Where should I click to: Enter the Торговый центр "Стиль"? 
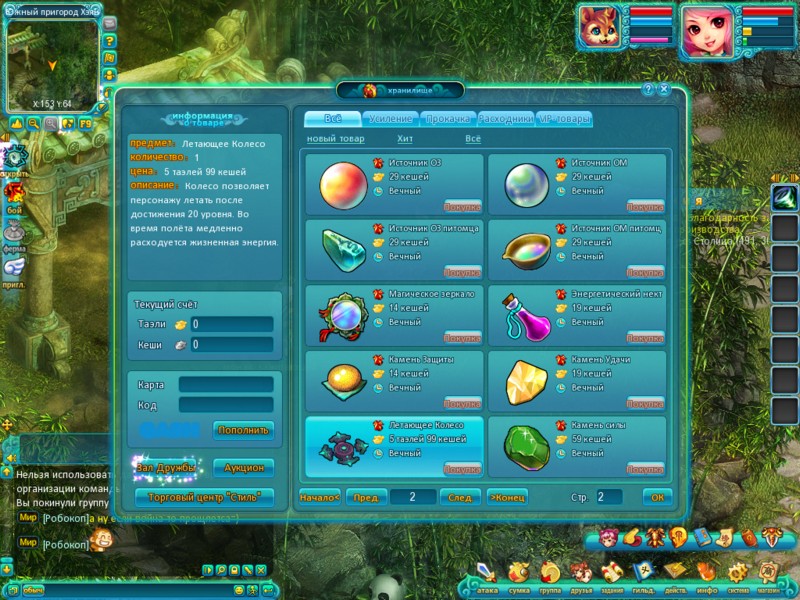[x=204, y=497]
